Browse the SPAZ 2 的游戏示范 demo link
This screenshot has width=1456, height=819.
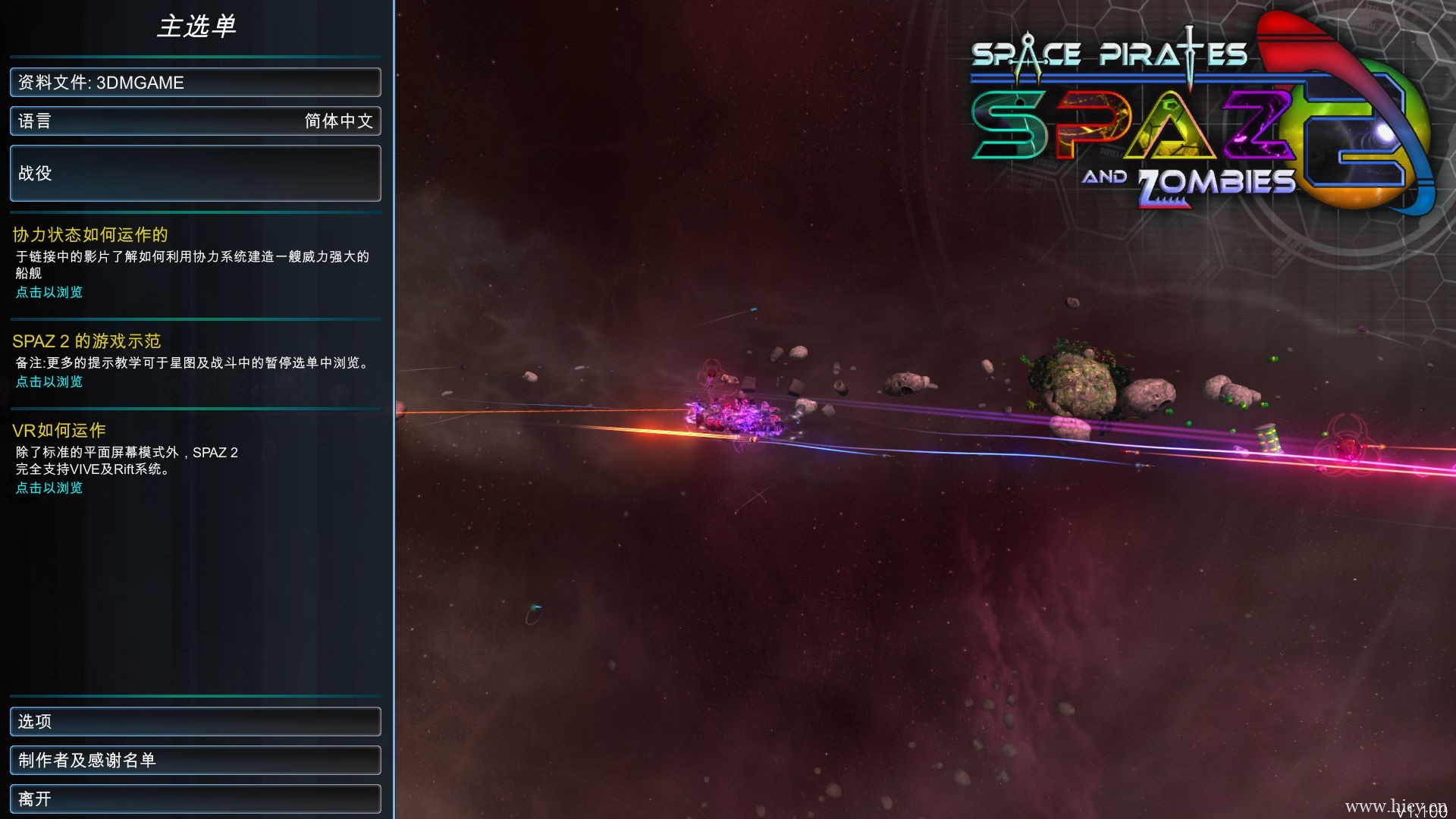(49, 382)
